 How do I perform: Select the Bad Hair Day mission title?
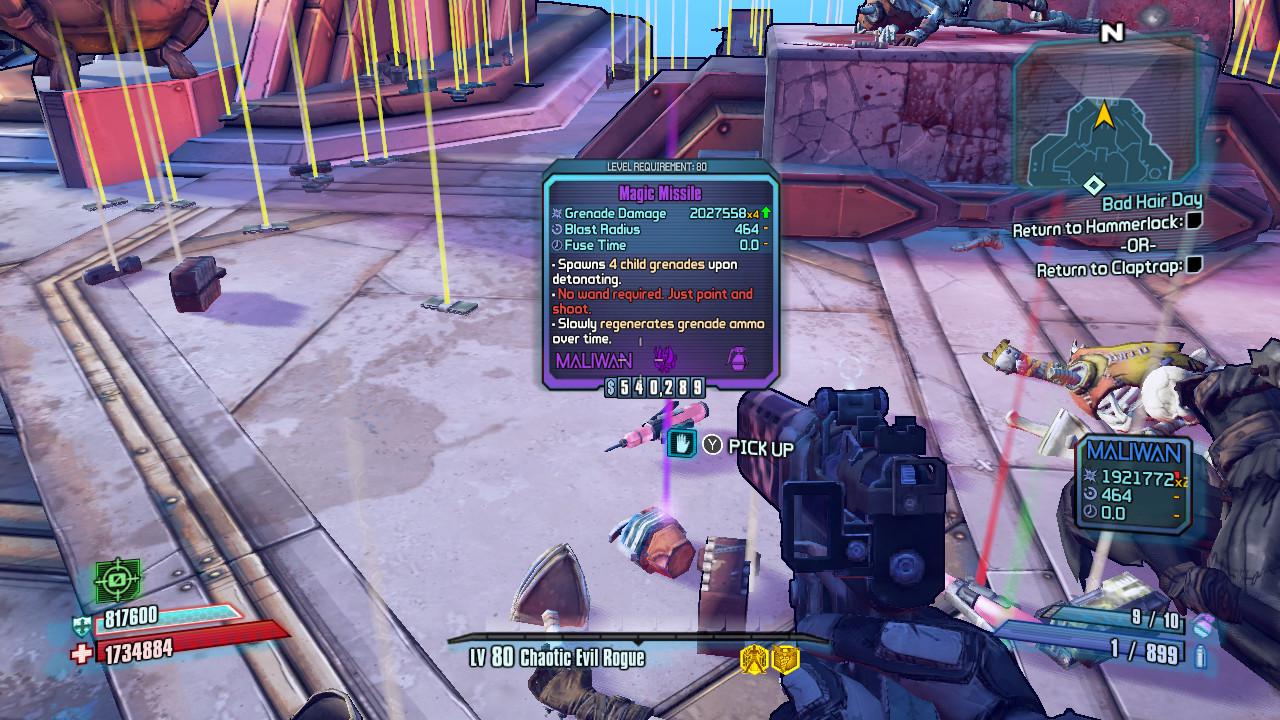click(x=1152, y=200)
